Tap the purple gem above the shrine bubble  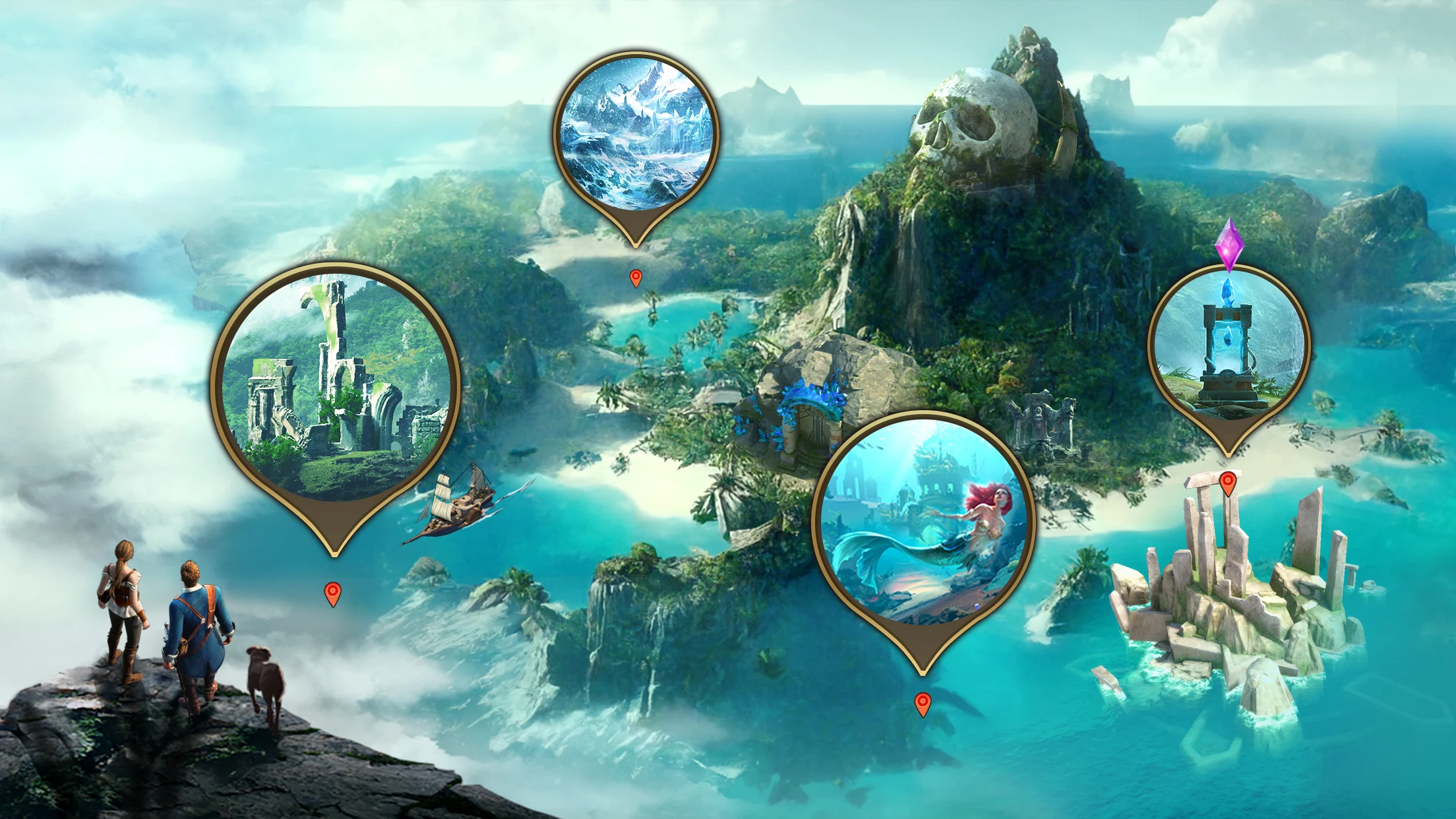(x=1229, y=243)
